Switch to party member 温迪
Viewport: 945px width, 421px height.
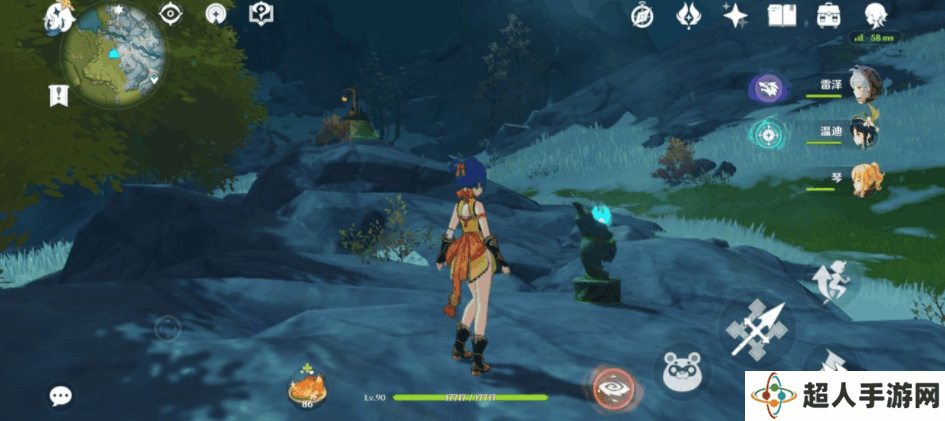862,132
